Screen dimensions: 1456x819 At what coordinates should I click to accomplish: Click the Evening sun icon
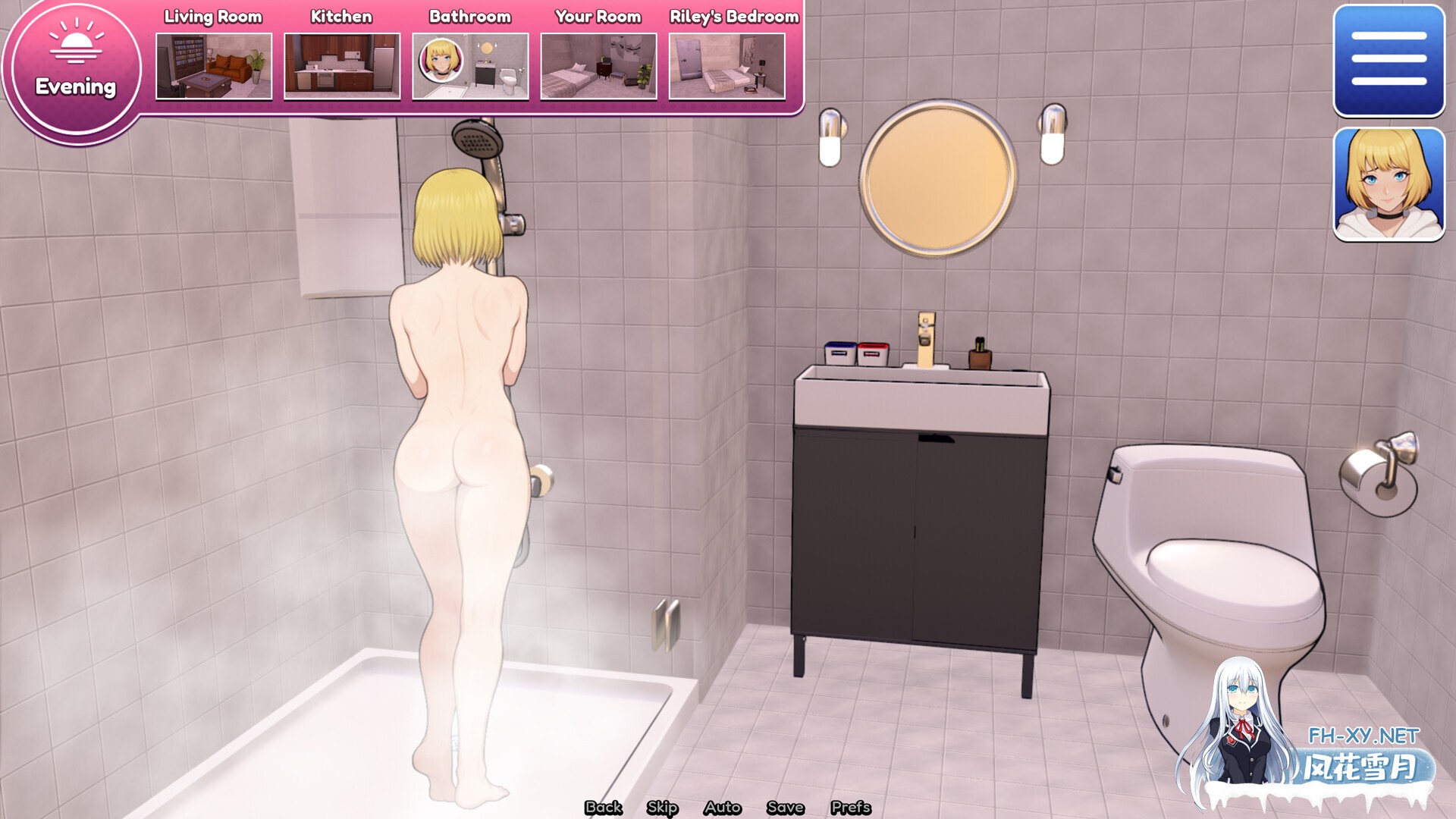(75, 48)
